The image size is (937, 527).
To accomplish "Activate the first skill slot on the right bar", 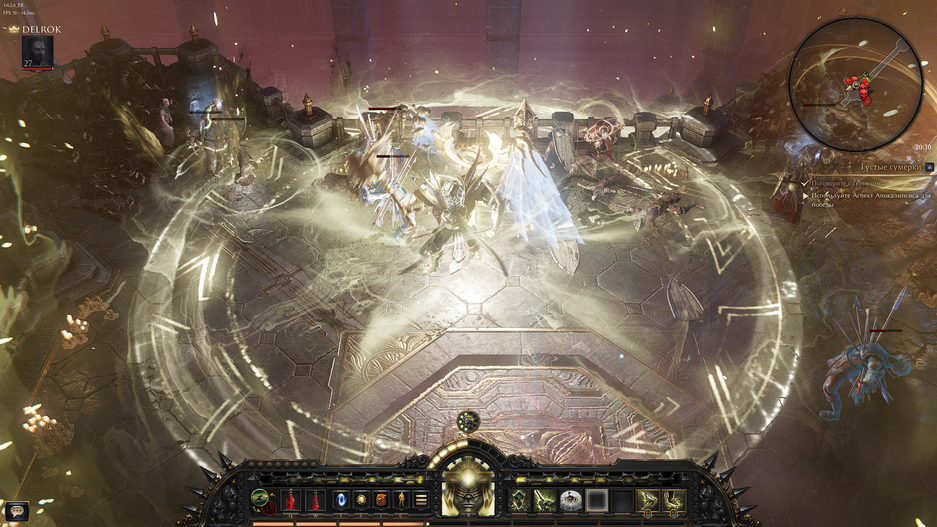I will pyautogui.click(x=519, y=499).
